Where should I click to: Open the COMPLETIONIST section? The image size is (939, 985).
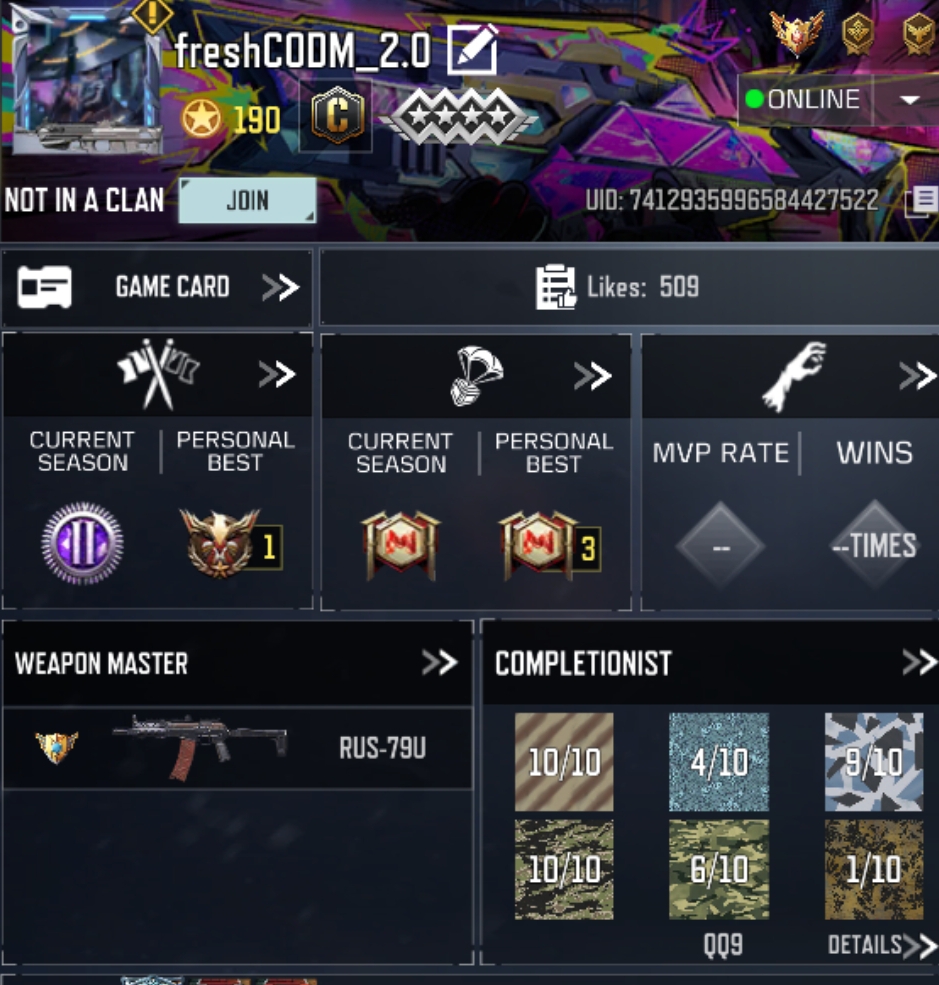pyautogui.click(x=918, y=662)
